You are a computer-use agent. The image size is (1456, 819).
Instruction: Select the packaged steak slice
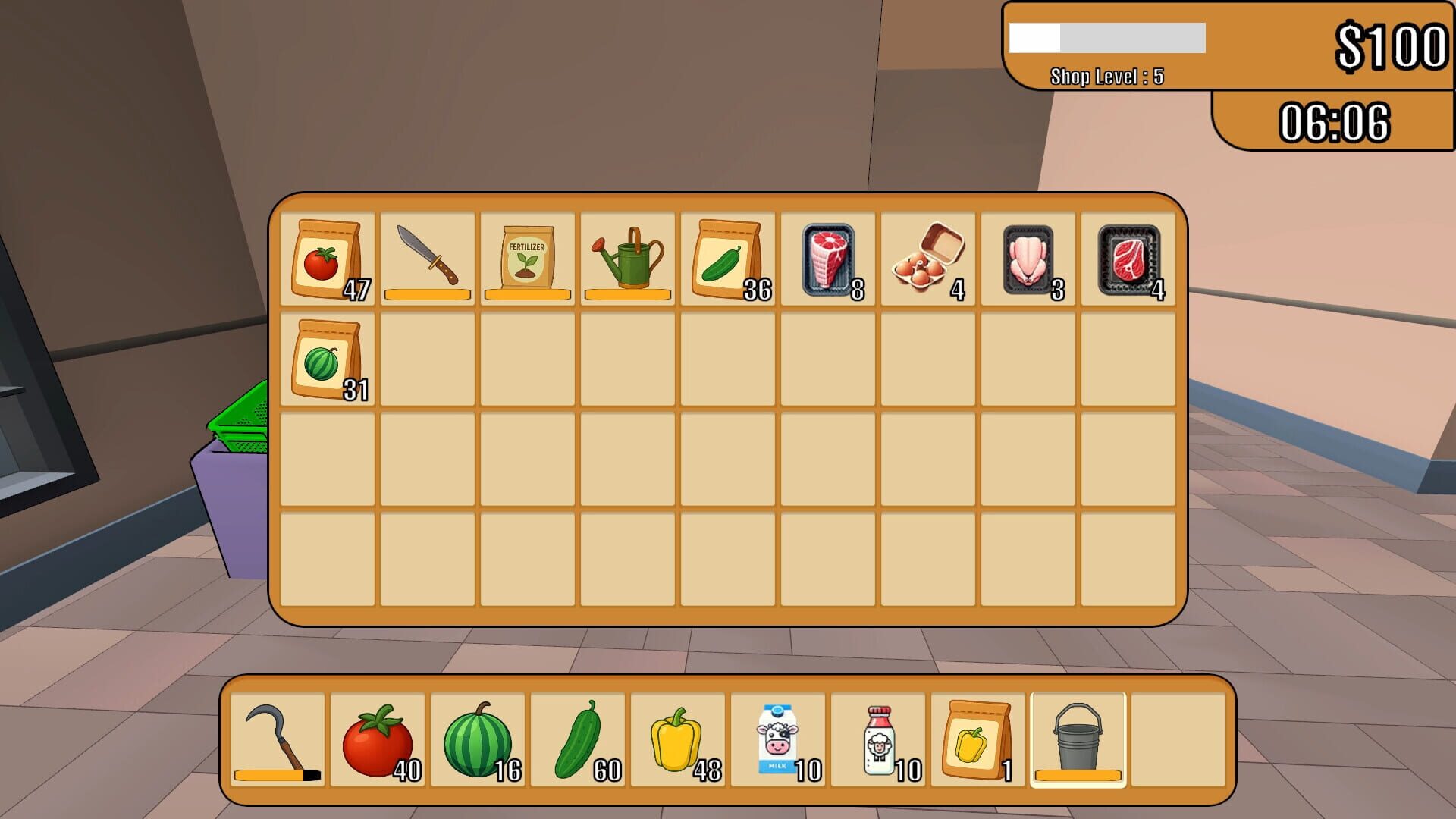[1127, 258]
